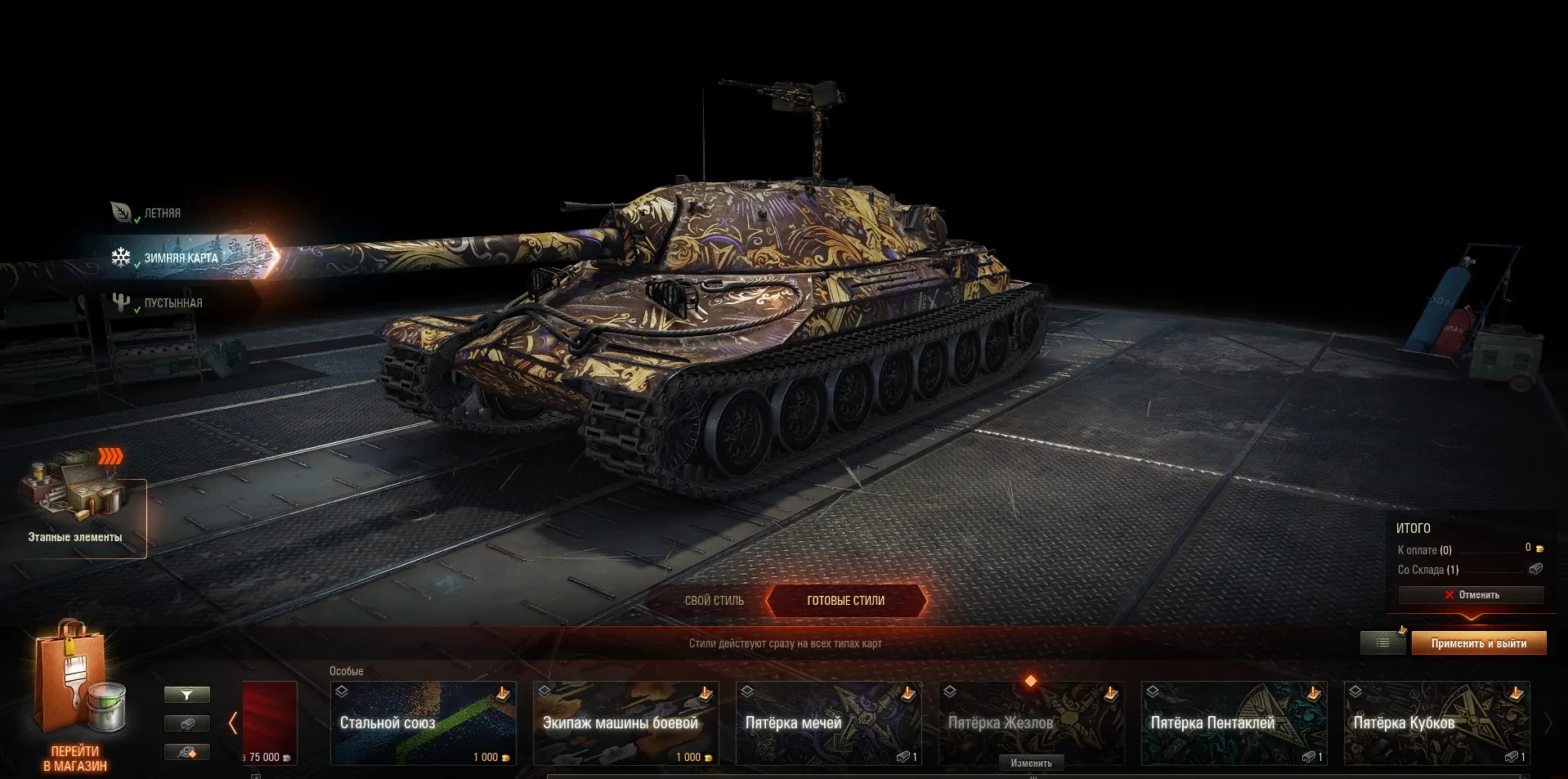The width and height of the screenshot is (1568, 779).
Task: Switch to the Летняя (summer) map camouflage
Action: click(x=161, y=213)
